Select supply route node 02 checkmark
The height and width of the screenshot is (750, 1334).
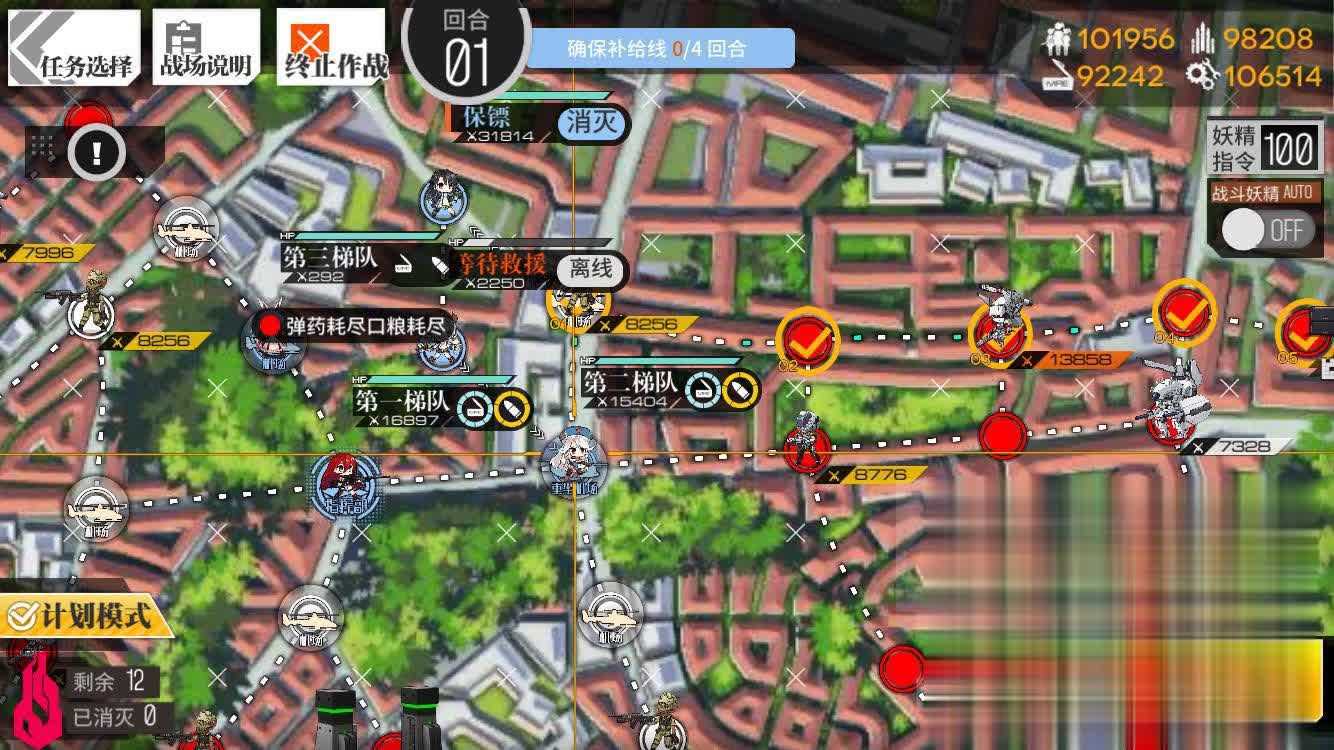click(808, 341)
